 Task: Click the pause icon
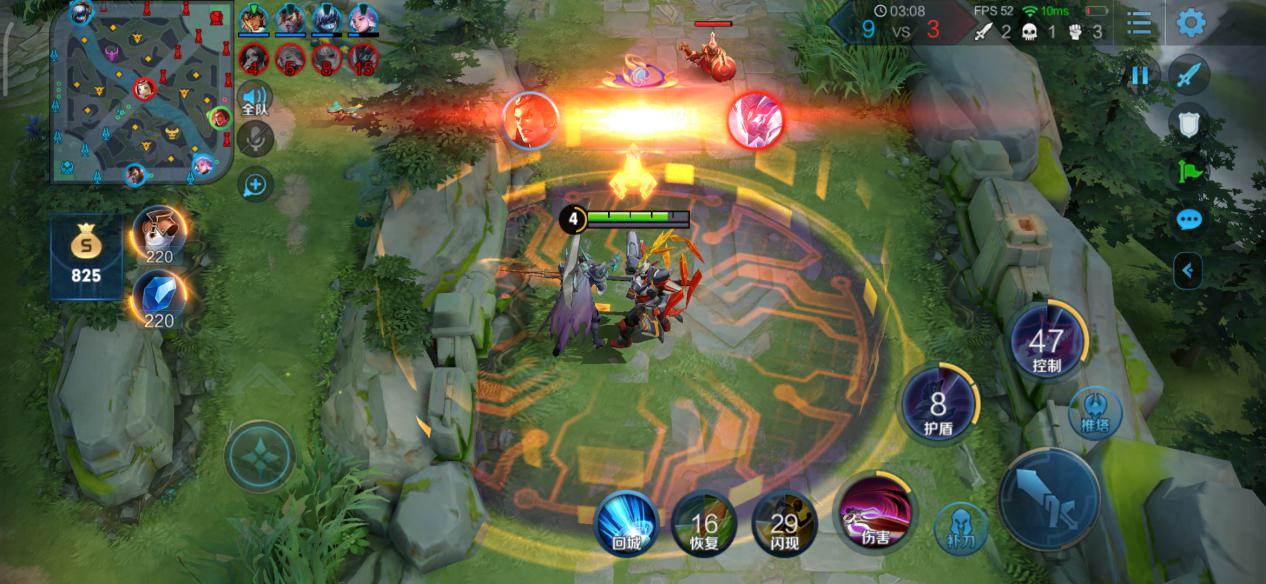click(x=1139, y=76)
